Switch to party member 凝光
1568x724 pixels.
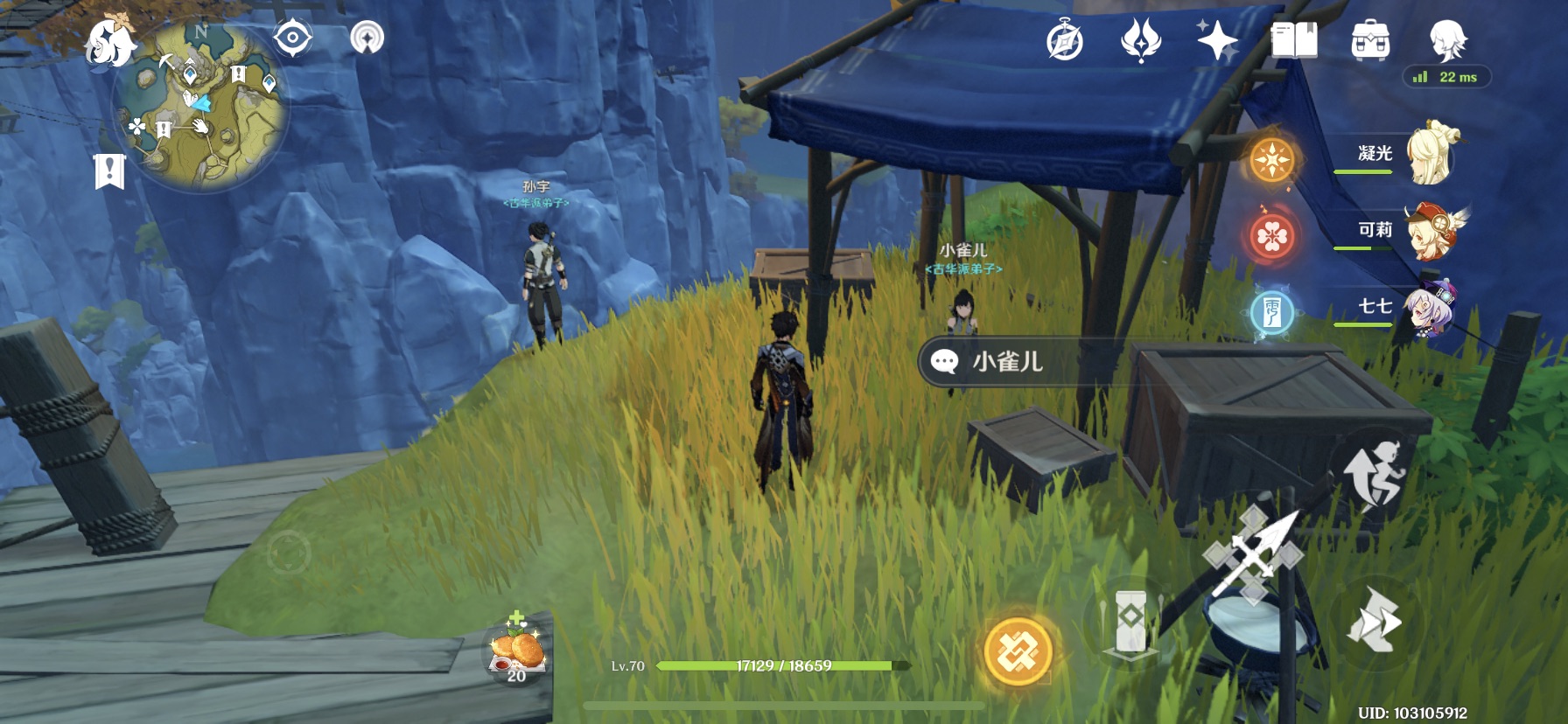tap(1428, 154)
